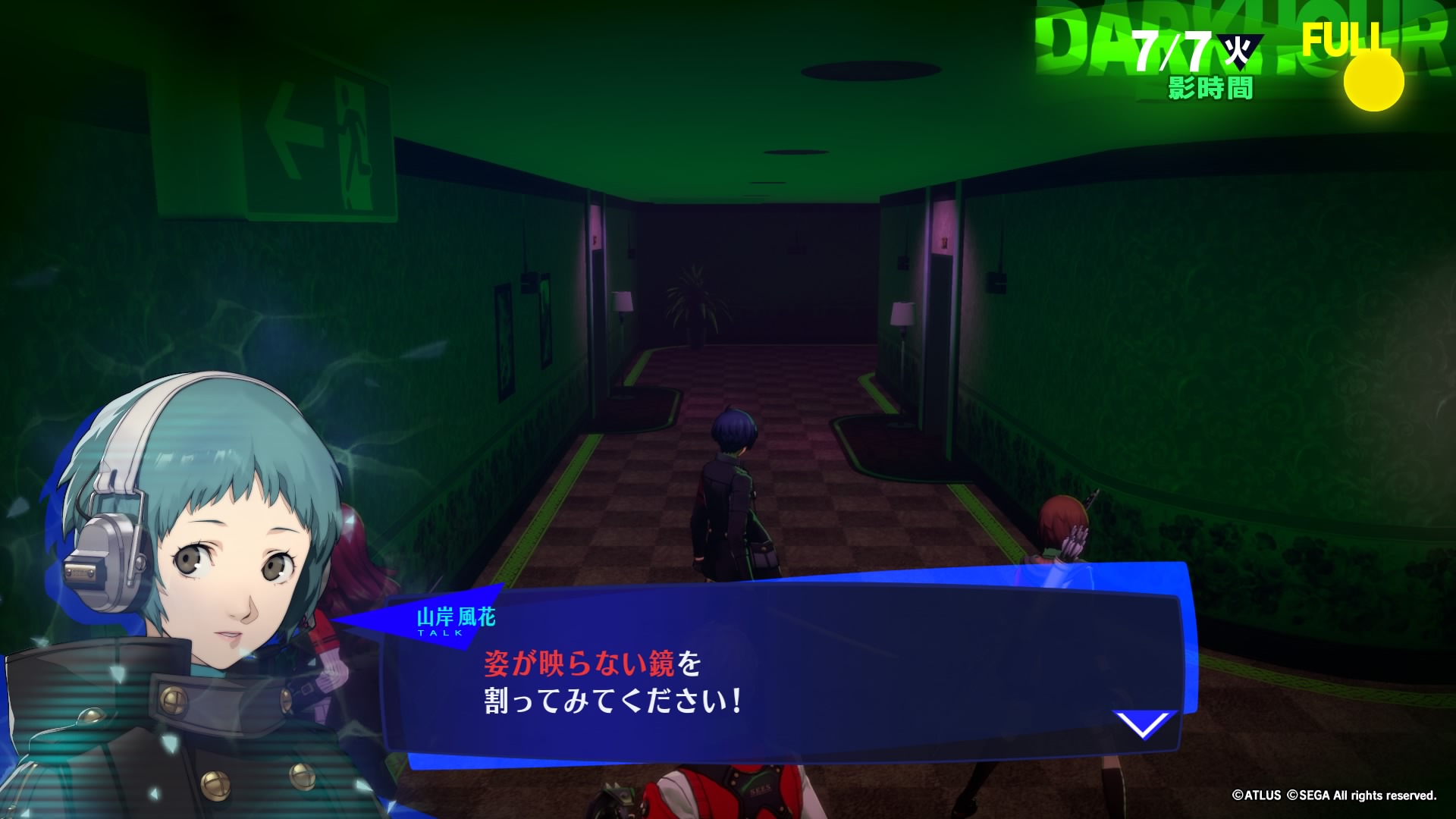Screen dimensions: 1456x819
Task: Advance dialogue with the white down arrow
Action: (1144, 725)
